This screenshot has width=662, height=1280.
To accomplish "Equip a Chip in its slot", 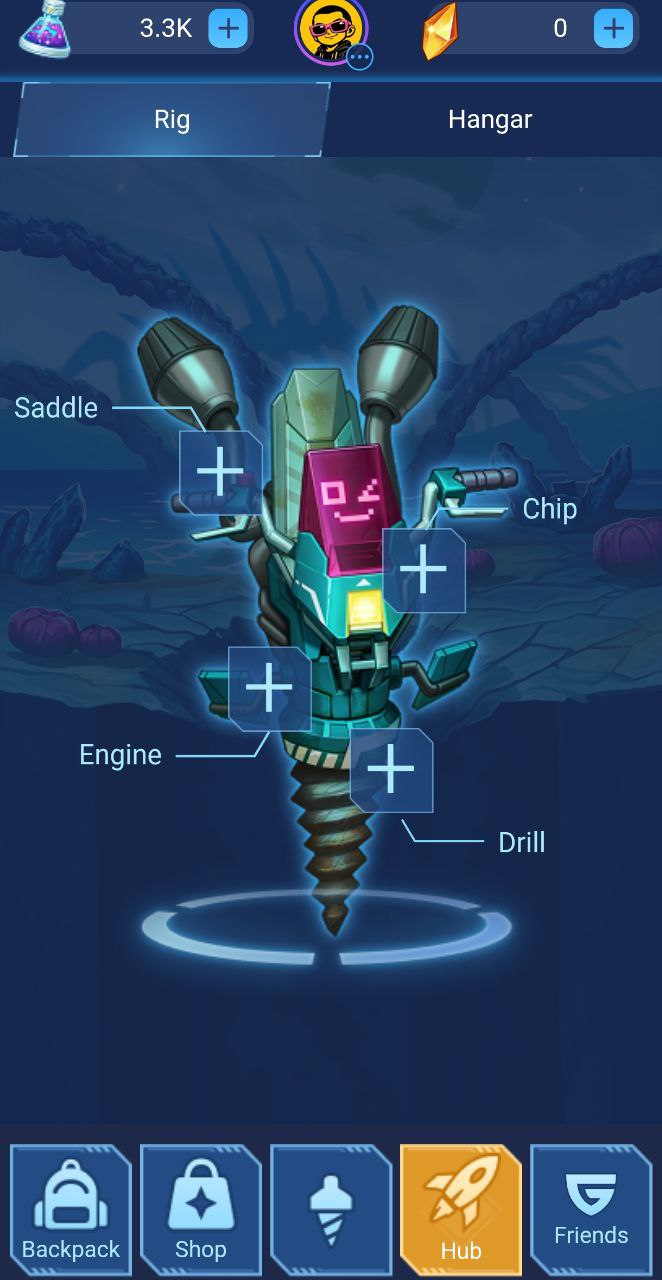I will pos(424,570).
